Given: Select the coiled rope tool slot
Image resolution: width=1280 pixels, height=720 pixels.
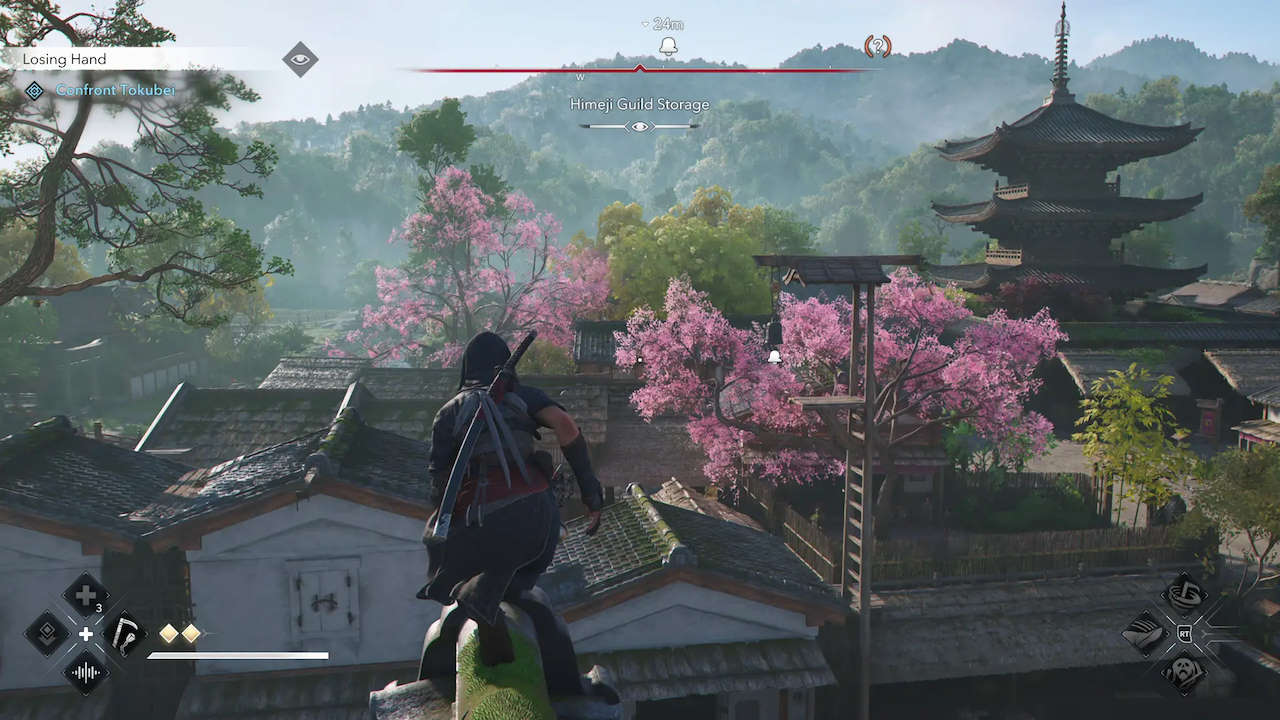Looking at the screenshot, I should point(1185,593).
